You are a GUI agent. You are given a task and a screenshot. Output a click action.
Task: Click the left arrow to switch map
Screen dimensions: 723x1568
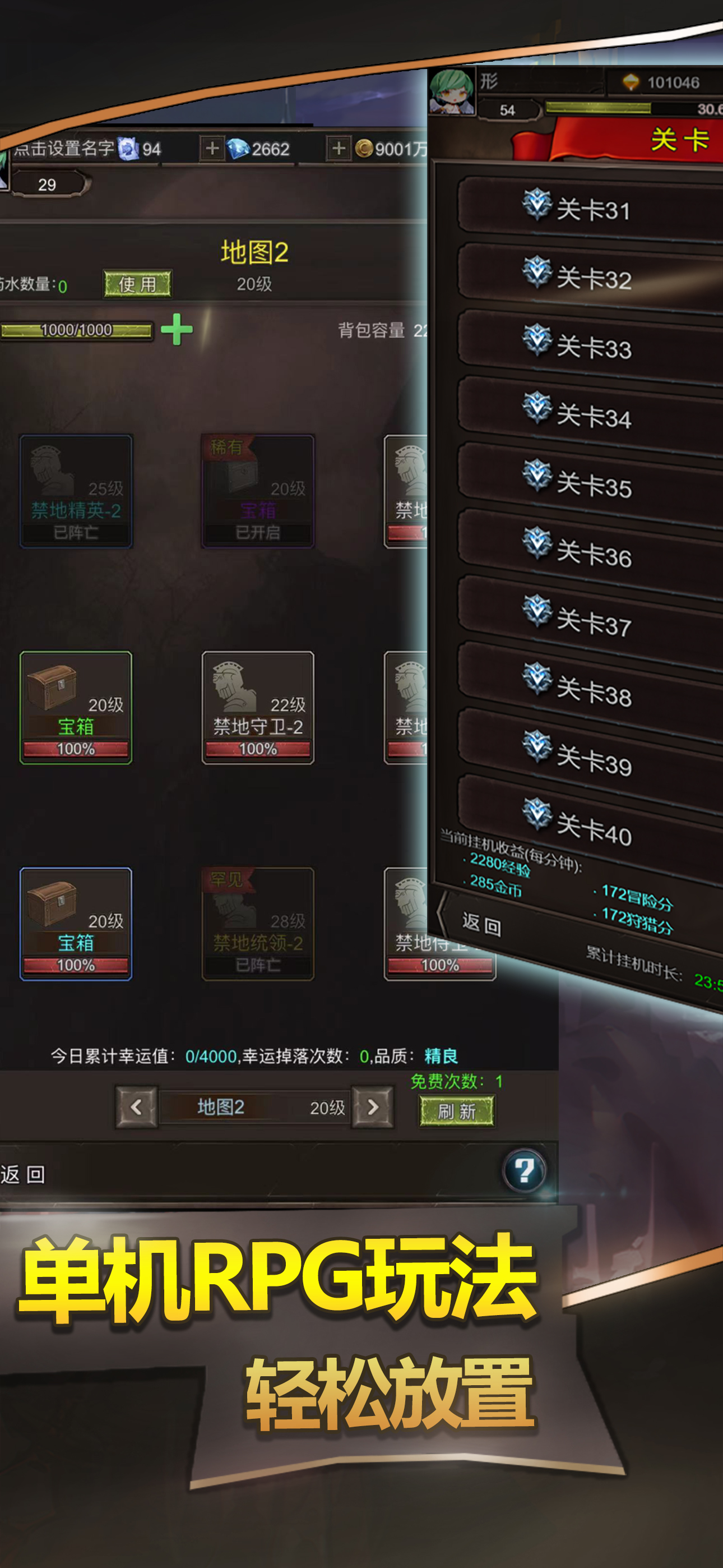[x=135, y=1108]
